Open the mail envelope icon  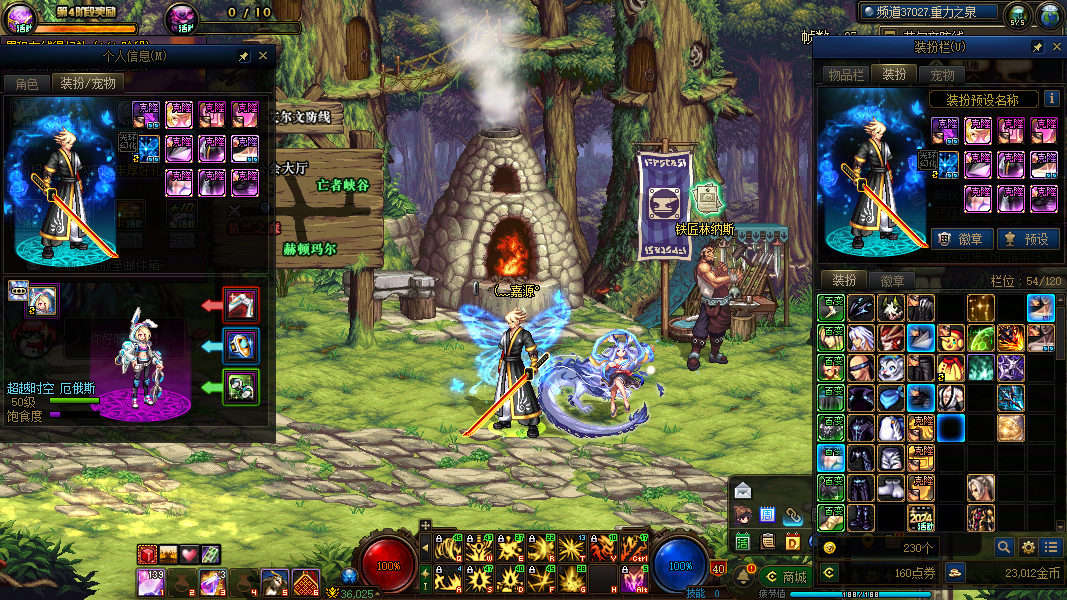click(742, 490)
